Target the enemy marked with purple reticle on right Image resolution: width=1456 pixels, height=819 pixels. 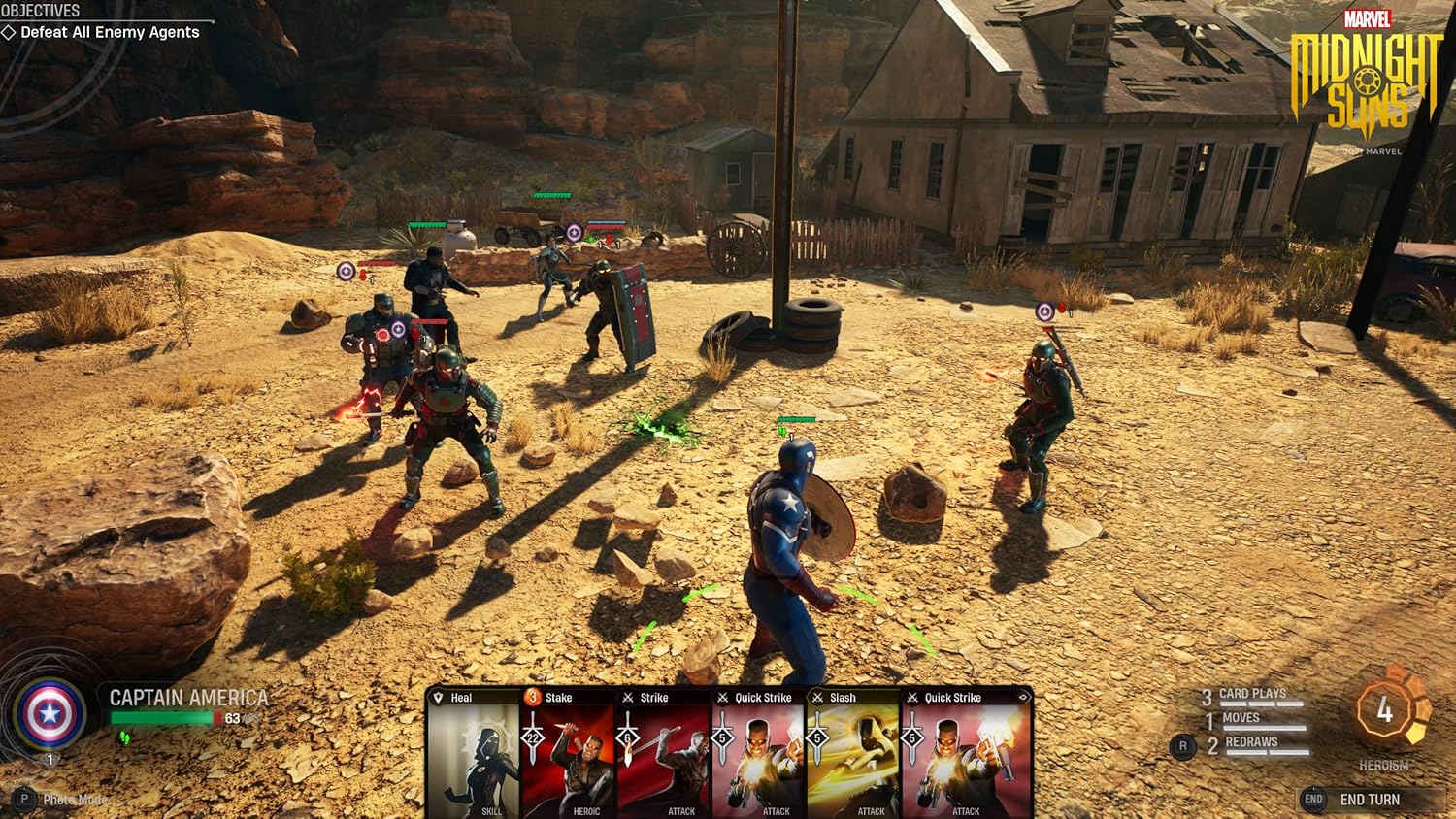coord(1043,313)
